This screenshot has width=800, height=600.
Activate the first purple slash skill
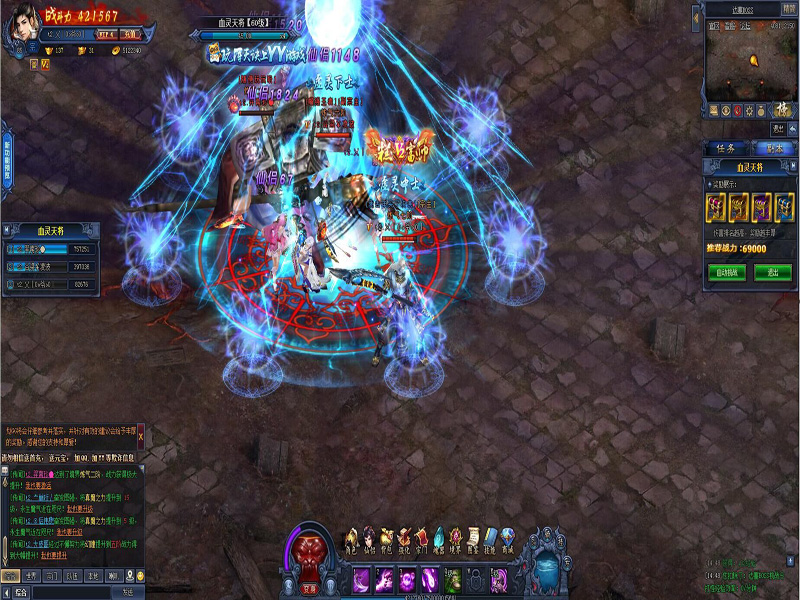359,578
